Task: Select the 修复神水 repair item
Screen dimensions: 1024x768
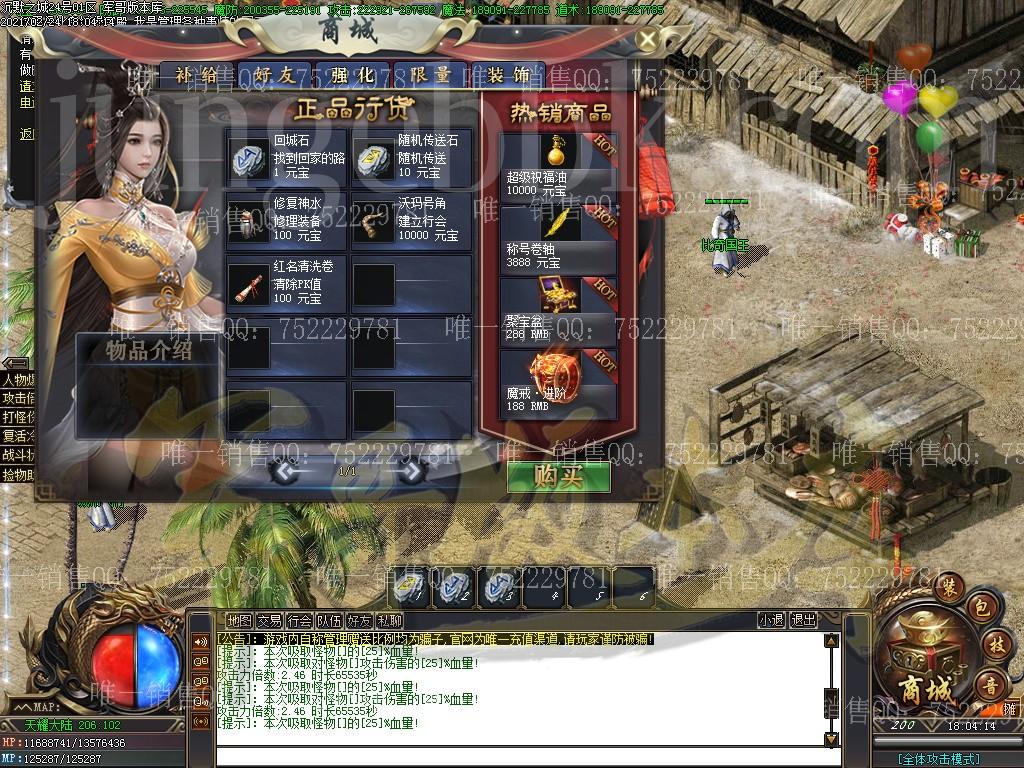Action: coord(286,221)
